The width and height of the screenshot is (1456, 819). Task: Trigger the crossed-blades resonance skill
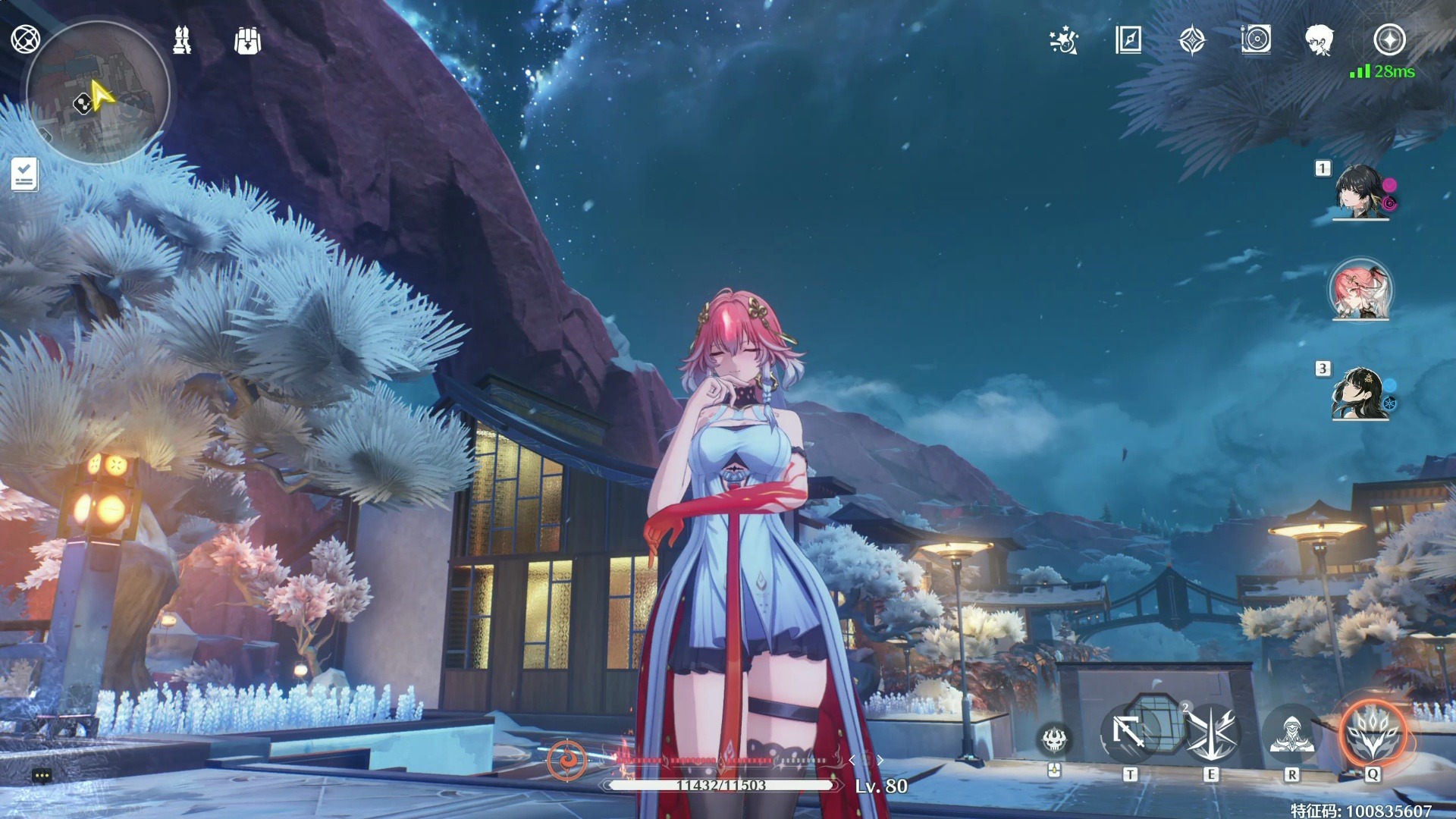1211,734
